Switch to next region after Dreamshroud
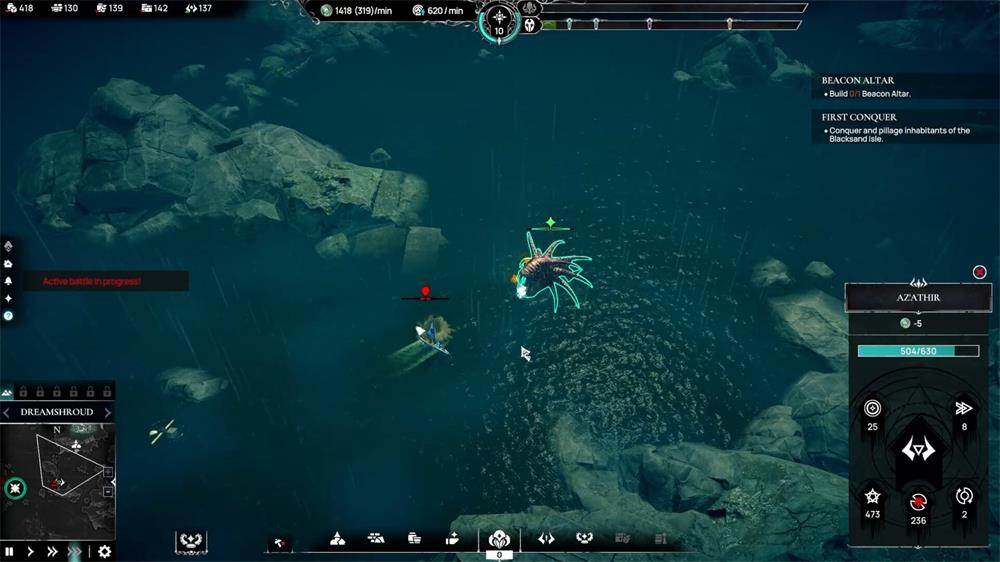This screenshot has width=1000, height=562. 107,412
